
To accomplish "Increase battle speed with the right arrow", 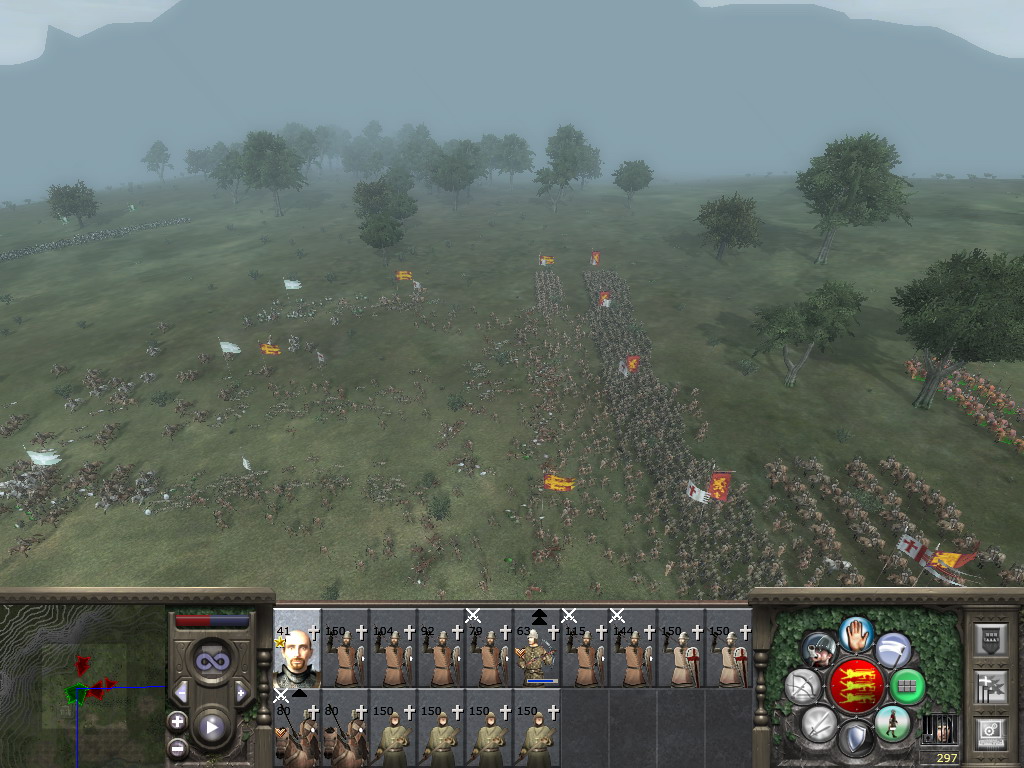I will (x=241, y=692).
